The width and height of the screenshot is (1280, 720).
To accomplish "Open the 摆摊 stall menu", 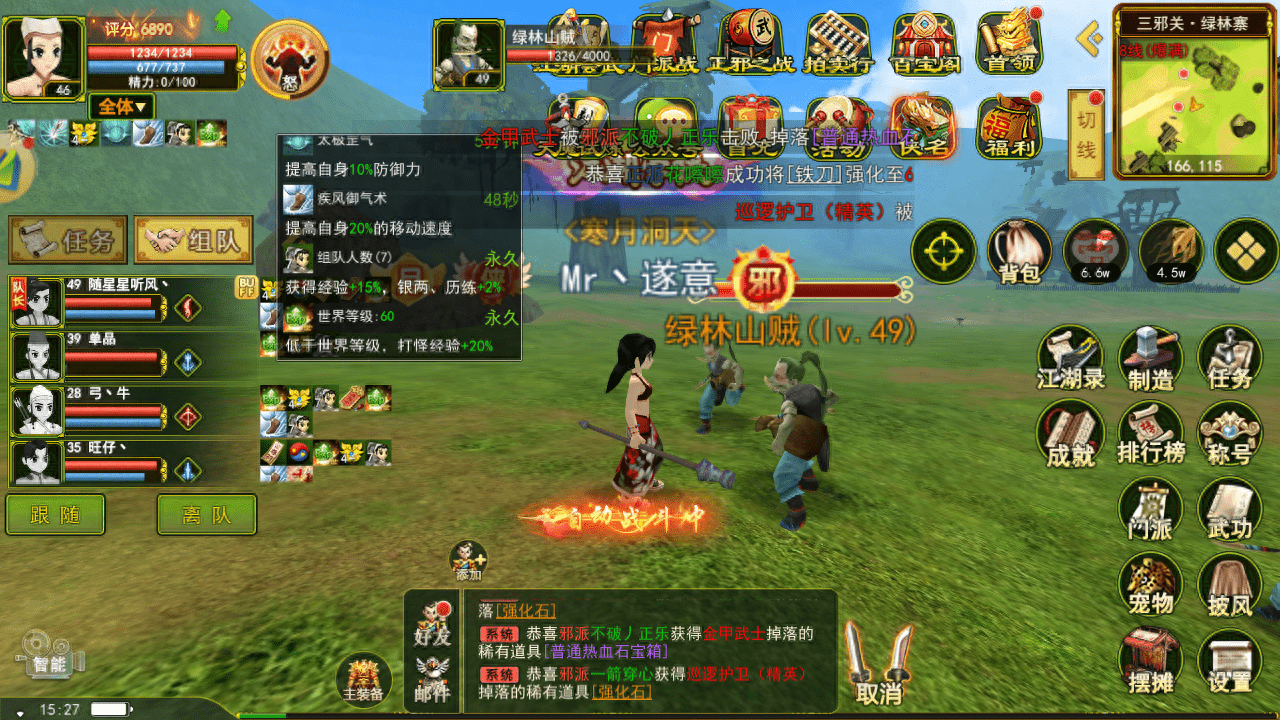I will click(x=1150, y=662).
